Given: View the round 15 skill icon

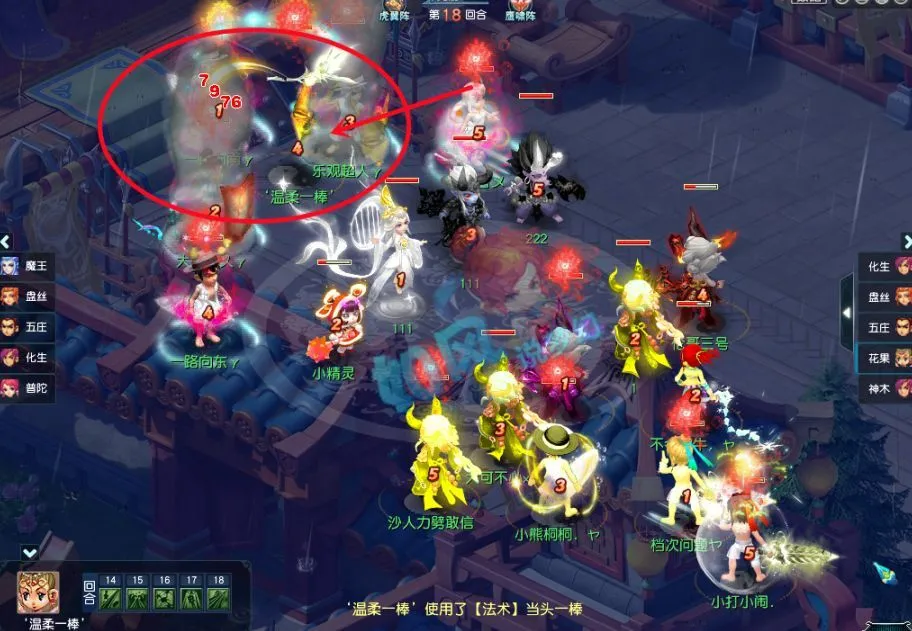Looking at the screenshot, I should point(138,598).
